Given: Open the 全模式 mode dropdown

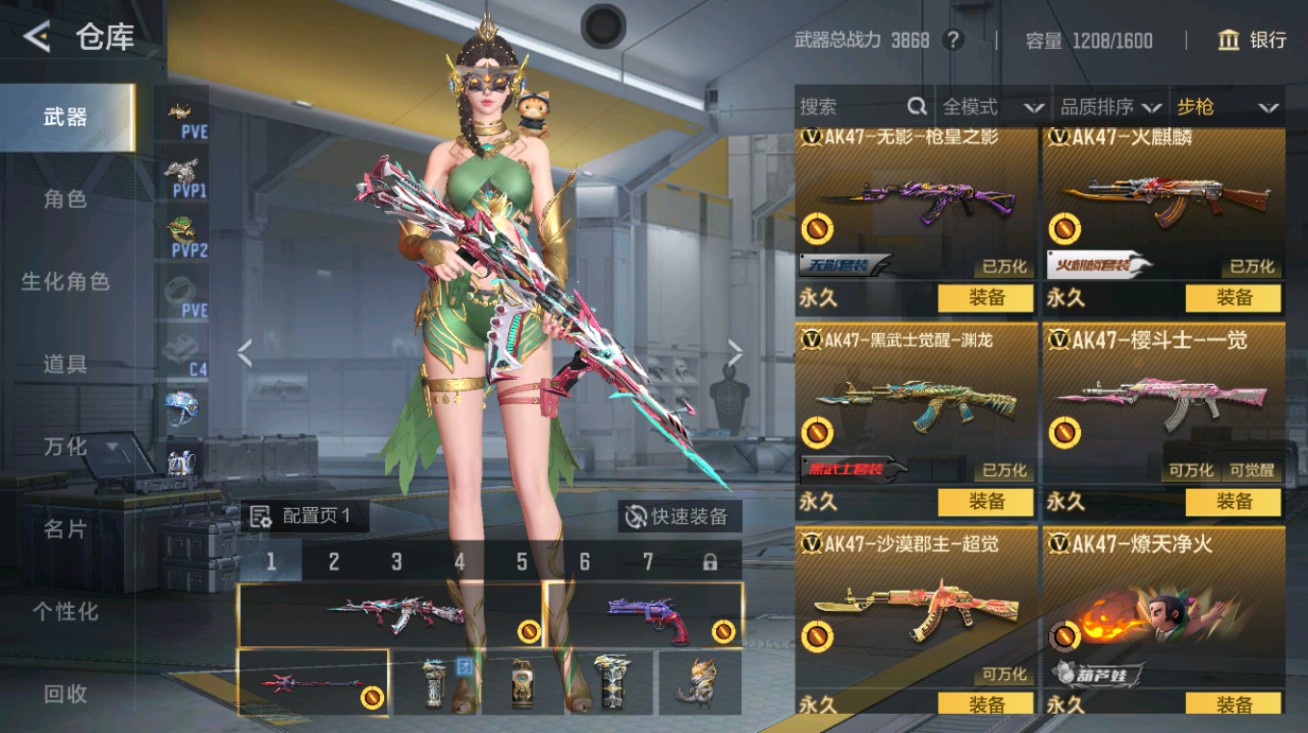Looking at the screenshot, I should (x=992, y=107).
